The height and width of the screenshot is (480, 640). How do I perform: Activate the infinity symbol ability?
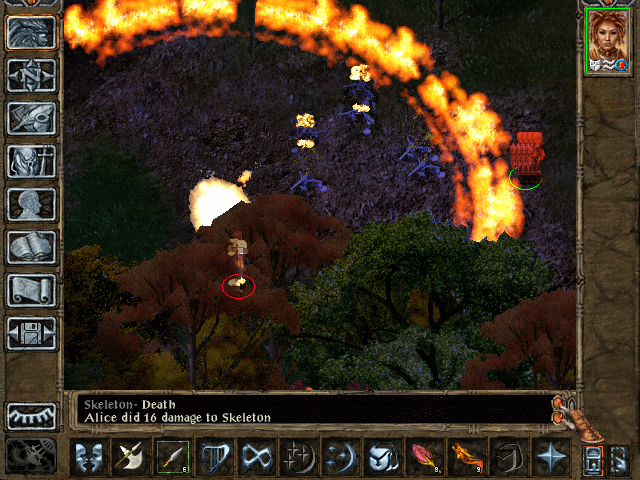tap(256, 457)
